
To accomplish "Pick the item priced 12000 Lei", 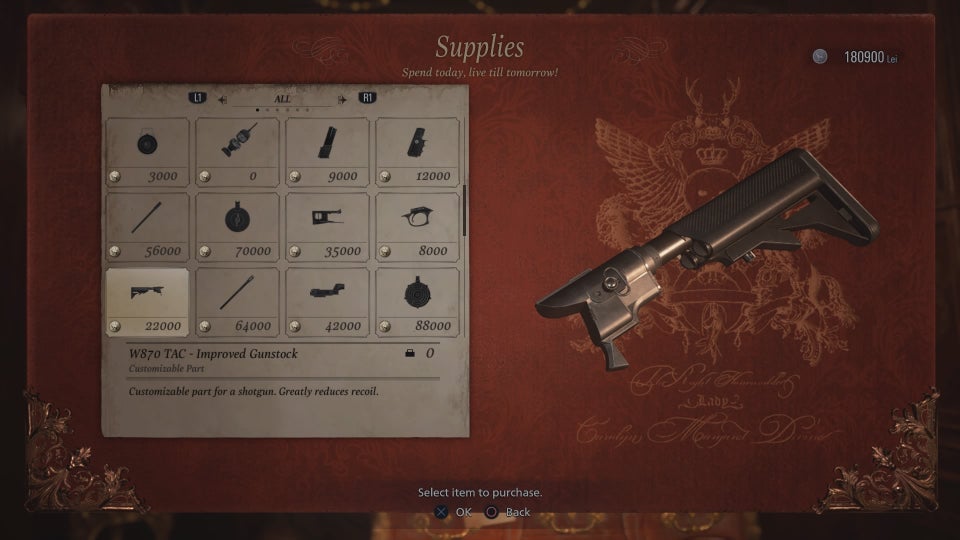I will (x=417, y=152).
